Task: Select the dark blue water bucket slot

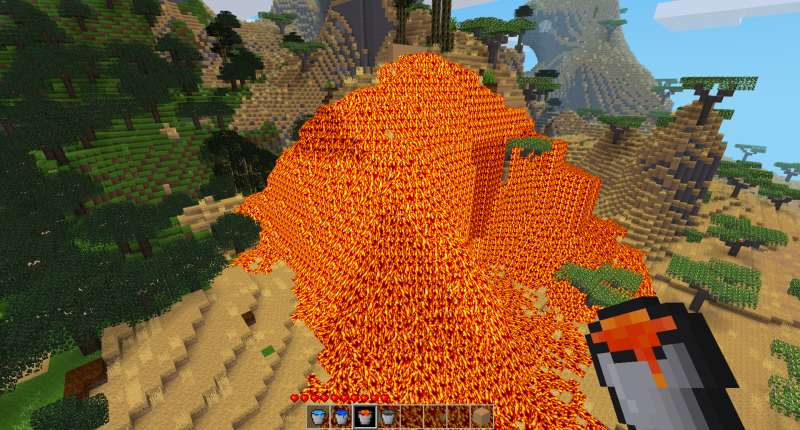Action: 341,417
